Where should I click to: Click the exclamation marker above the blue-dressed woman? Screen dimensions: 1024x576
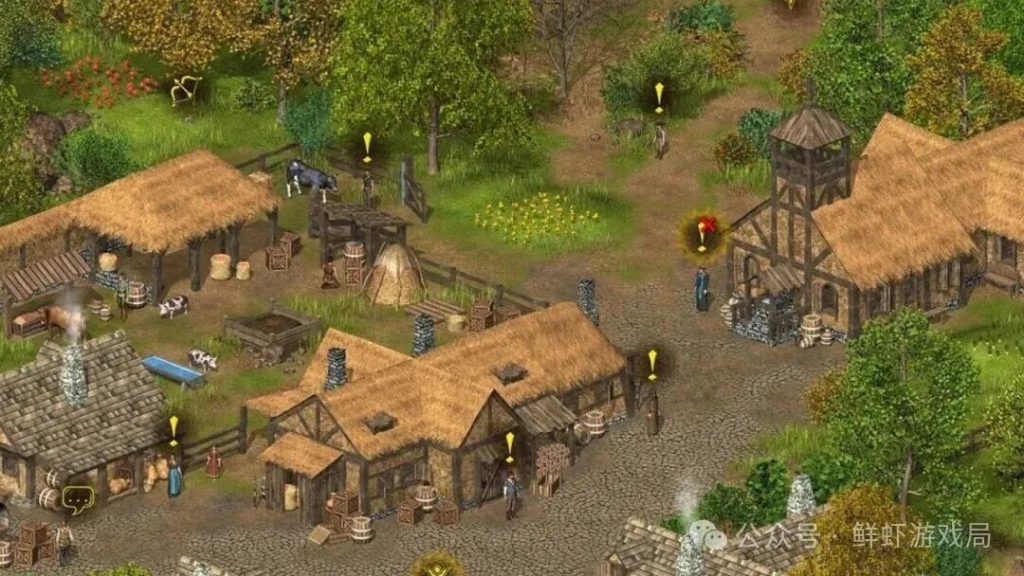pos(173,430)
